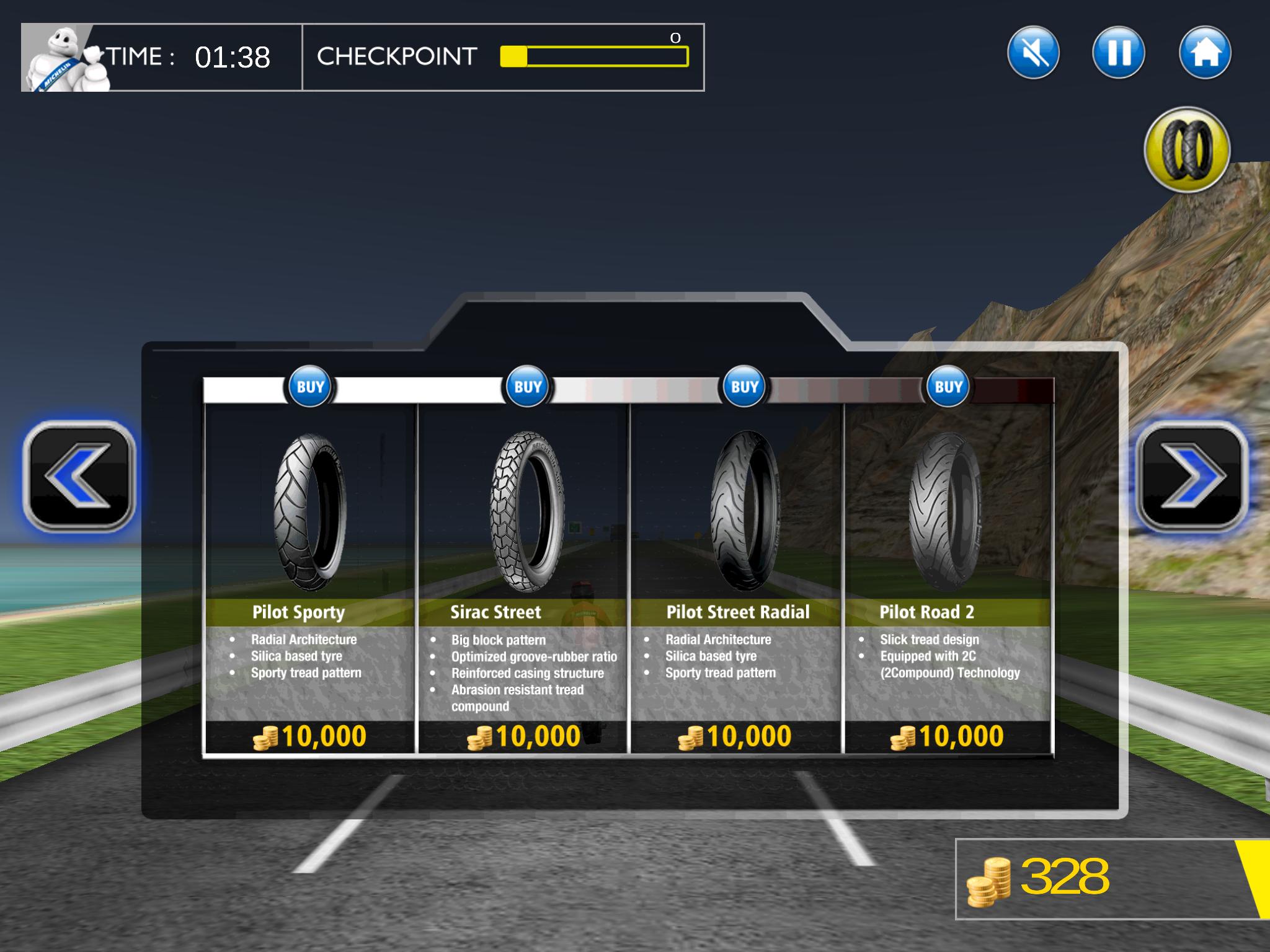Purchase the Pilot Street Radial tyre
The image size is (1270, 952).
point(744,387)
